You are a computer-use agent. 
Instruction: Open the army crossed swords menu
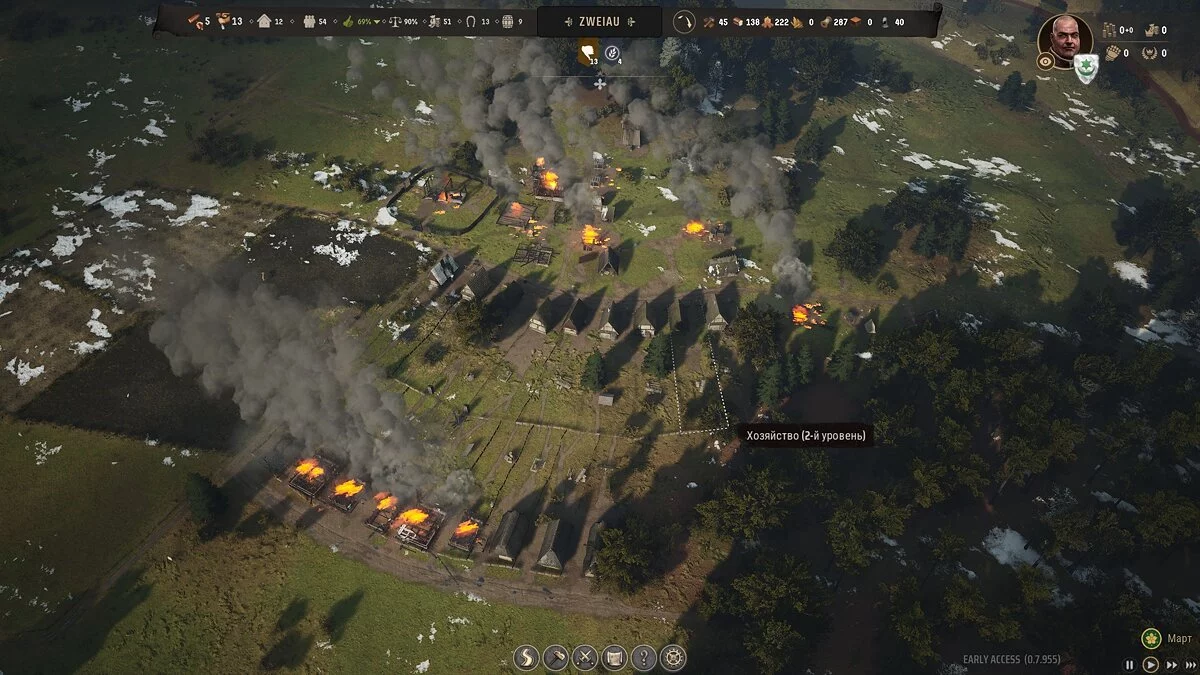tap(585, 657)
